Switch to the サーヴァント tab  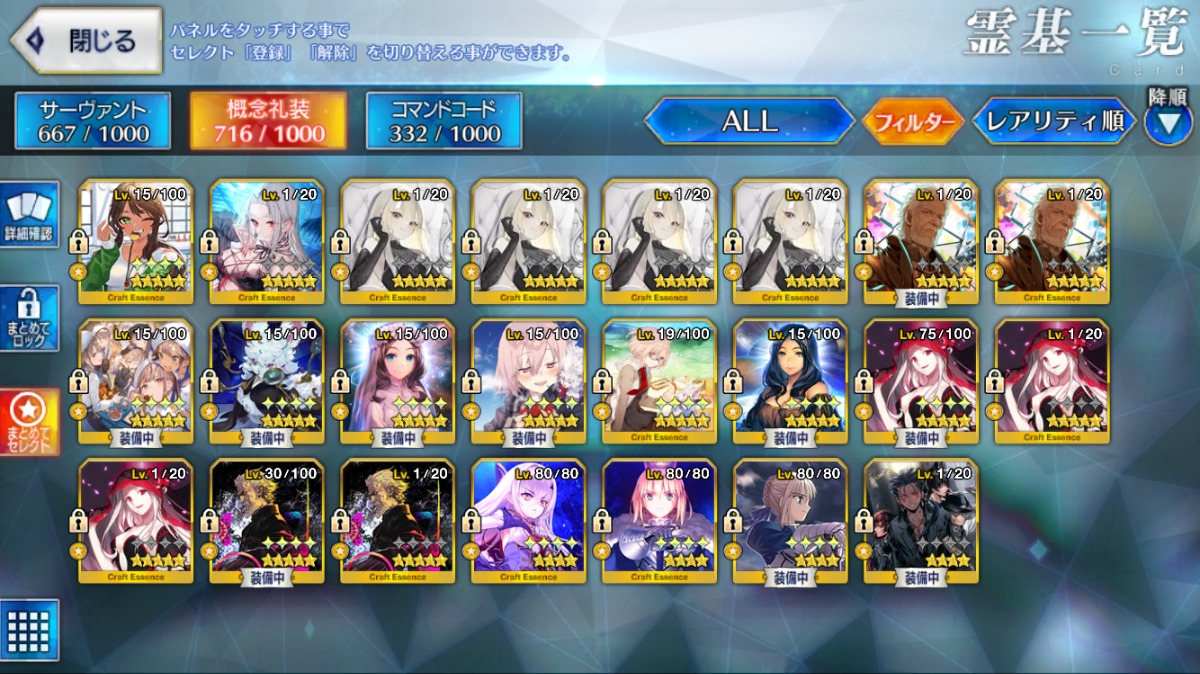93,121
